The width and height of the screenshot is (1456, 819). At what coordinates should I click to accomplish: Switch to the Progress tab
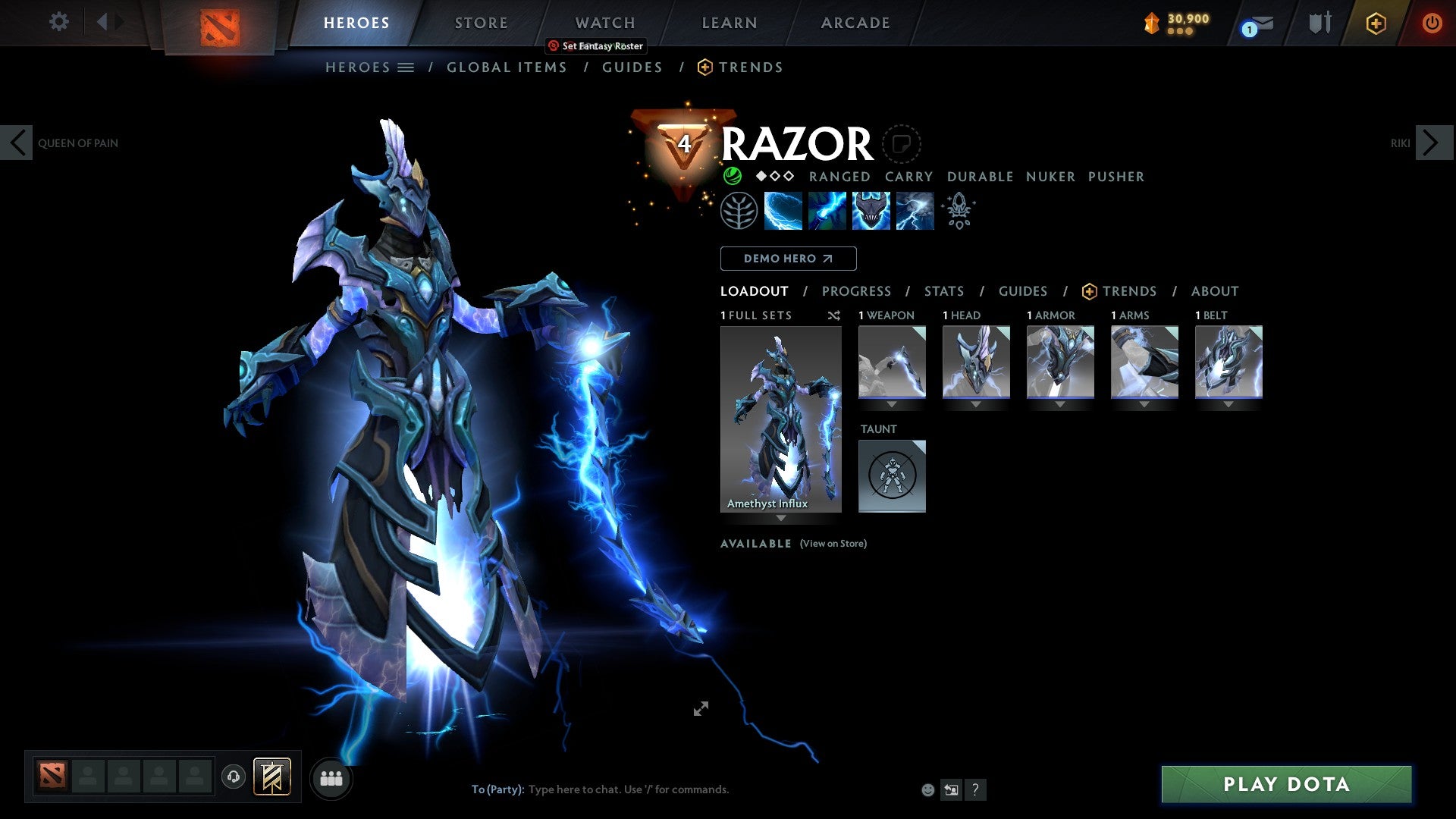pos(857,291)
